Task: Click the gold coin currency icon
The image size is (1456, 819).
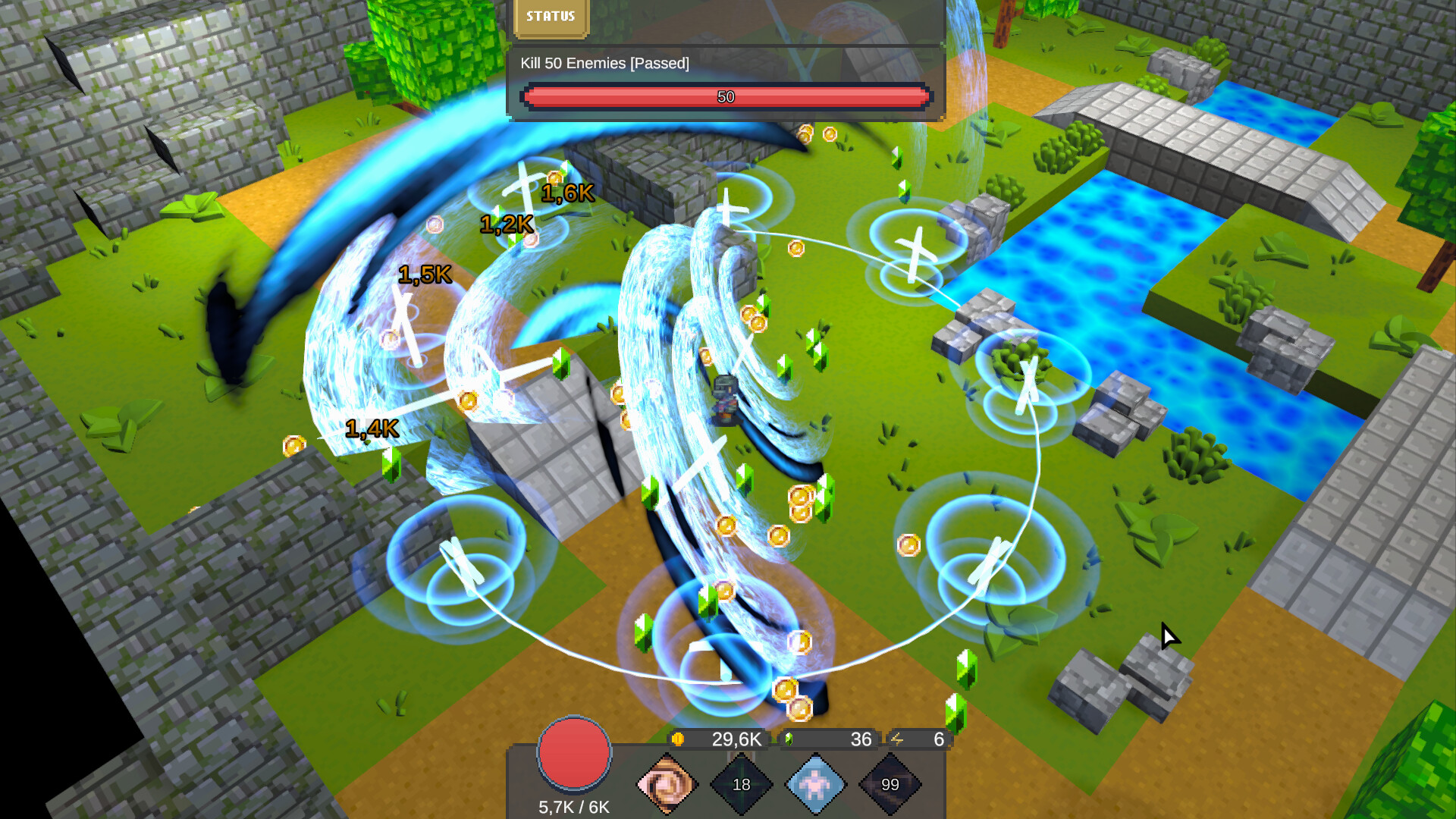Action: 679,738
